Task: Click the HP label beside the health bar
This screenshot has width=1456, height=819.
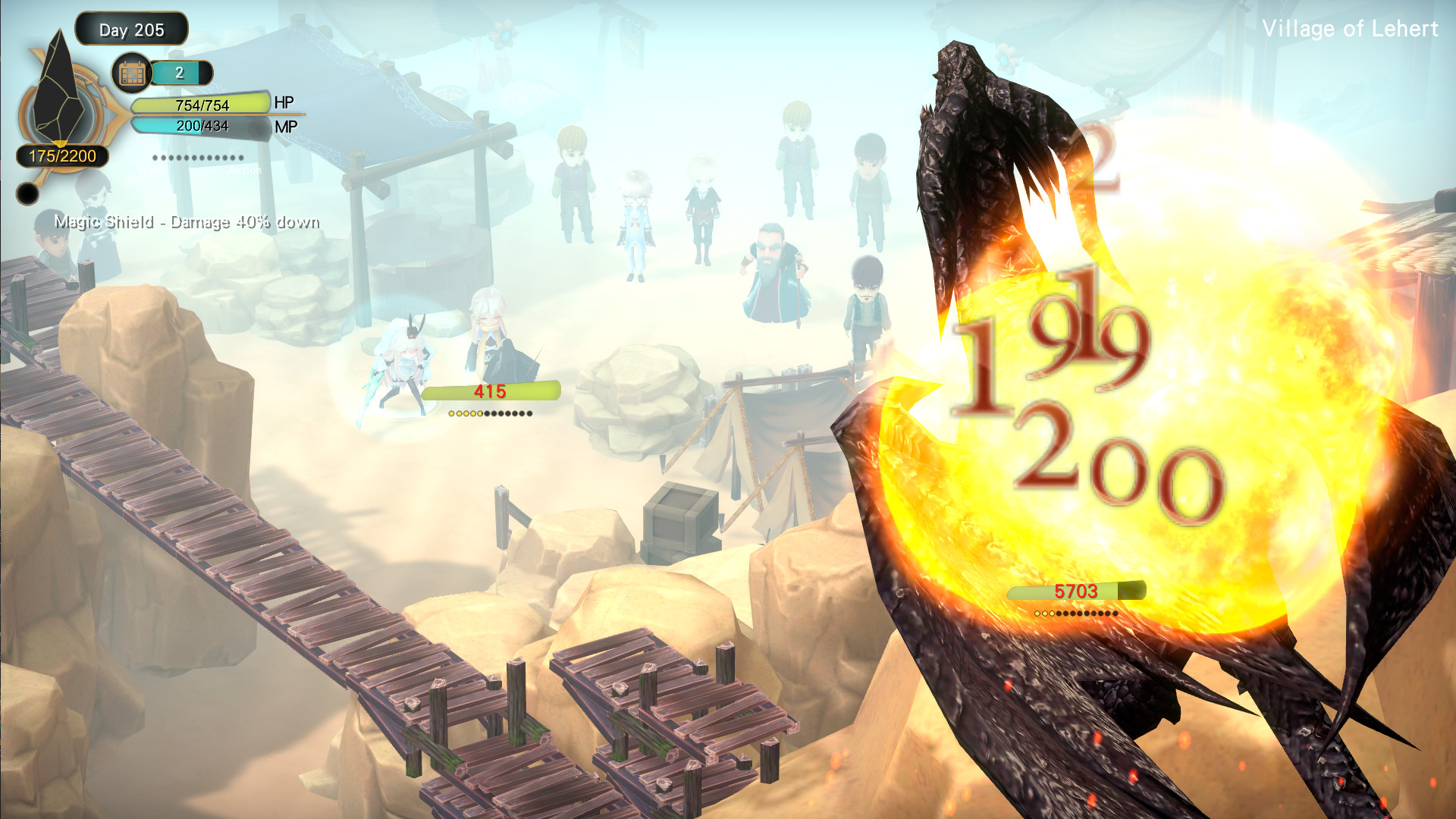Action: [x=285, y=103]
